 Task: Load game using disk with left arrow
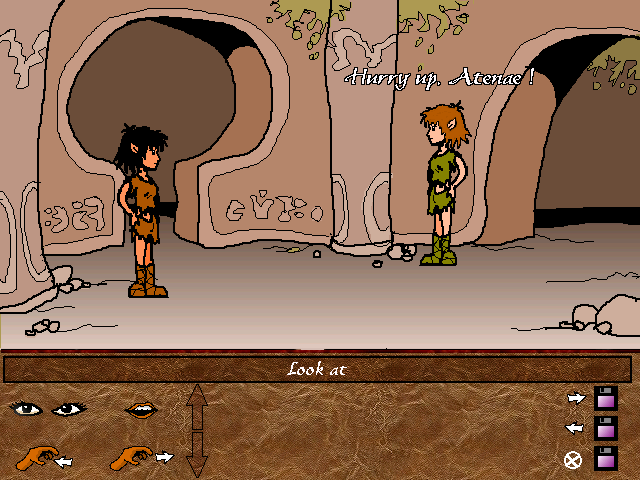pyautogui.click(x=604, y=428)
